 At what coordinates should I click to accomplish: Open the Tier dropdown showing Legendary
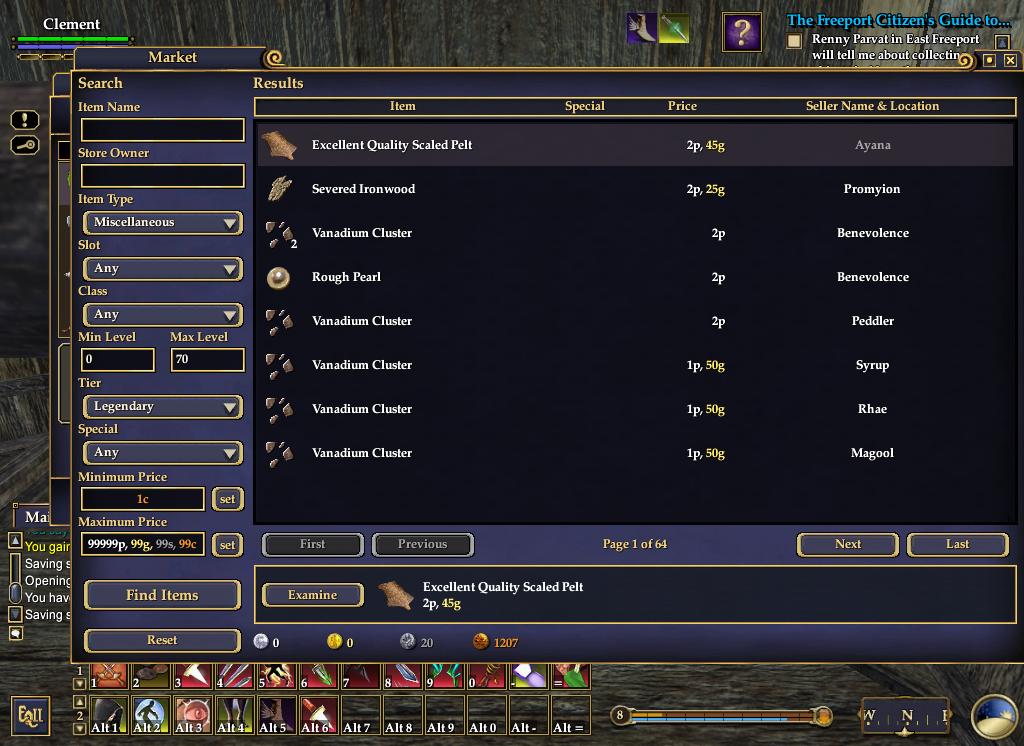click(163, 406)
